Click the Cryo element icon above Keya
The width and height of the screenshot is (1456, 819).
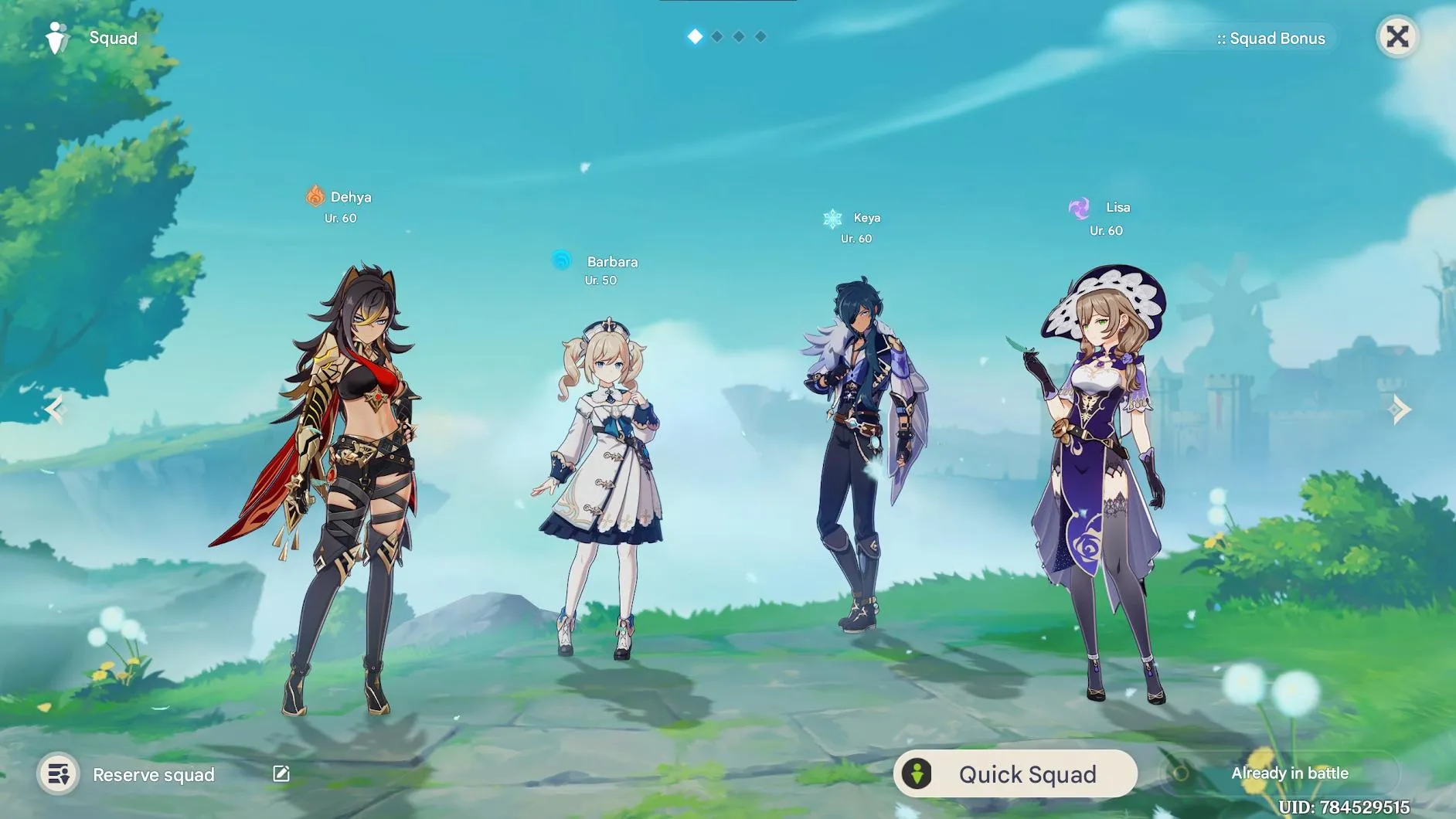[x=831, y=218]
